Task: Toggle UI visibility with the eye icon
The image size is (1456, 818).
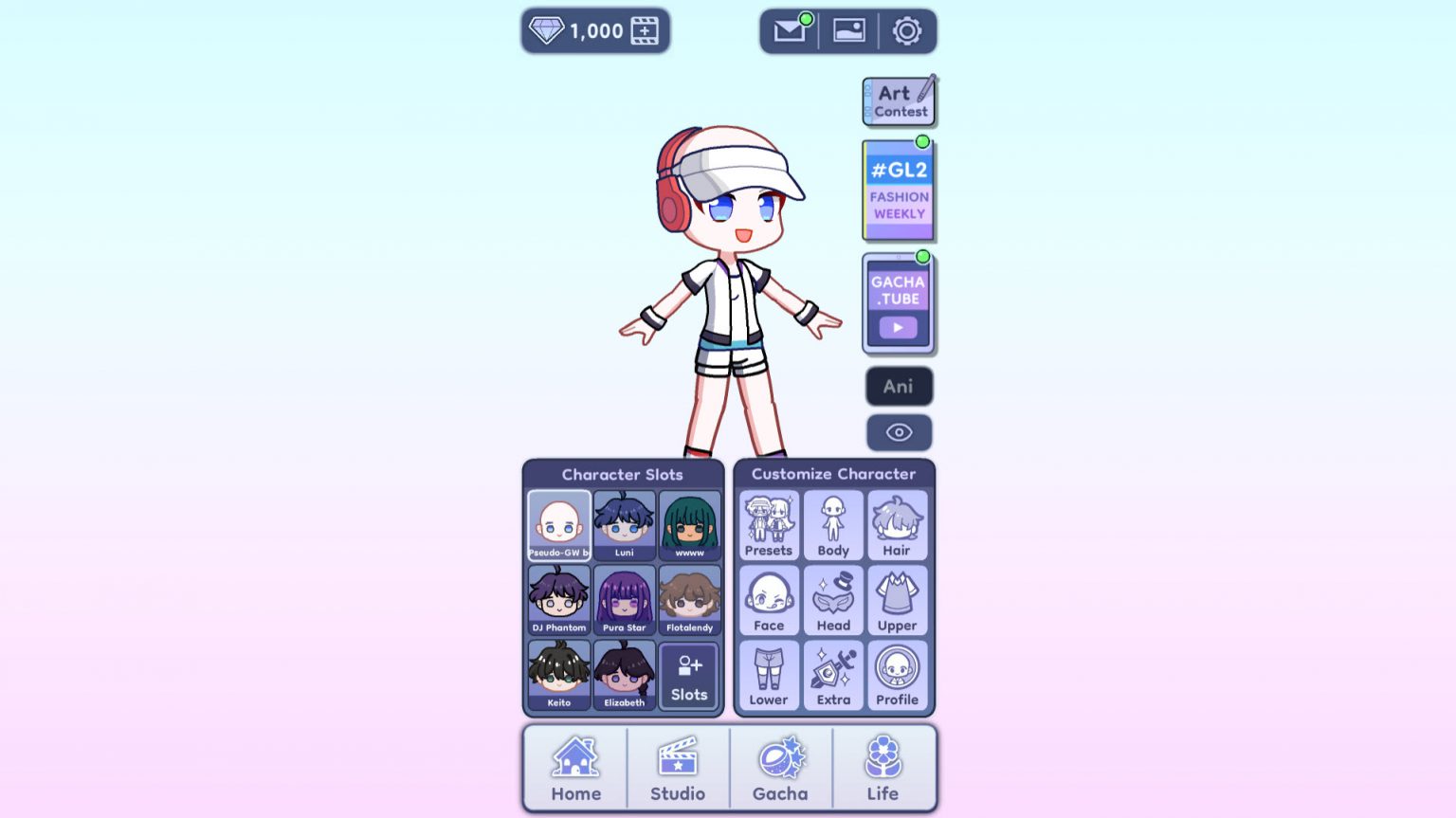Action: 898,431
